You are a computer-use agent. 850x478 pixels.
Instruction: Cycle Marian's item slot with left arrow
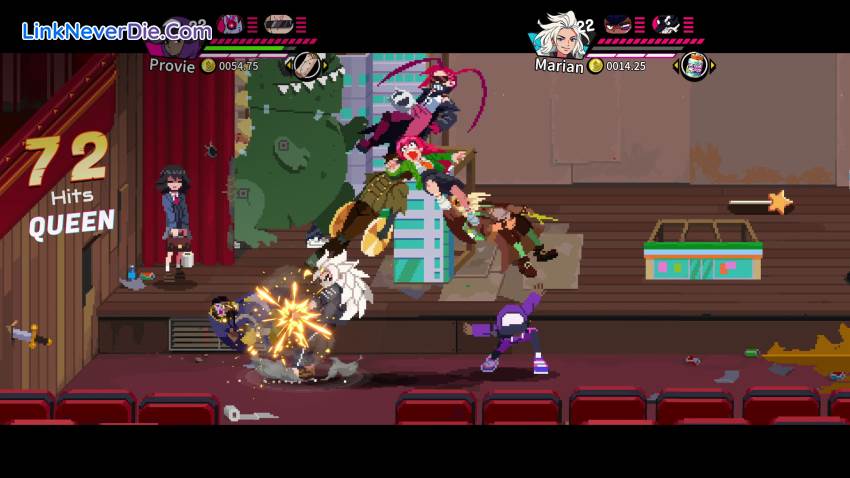click(676, 66)
